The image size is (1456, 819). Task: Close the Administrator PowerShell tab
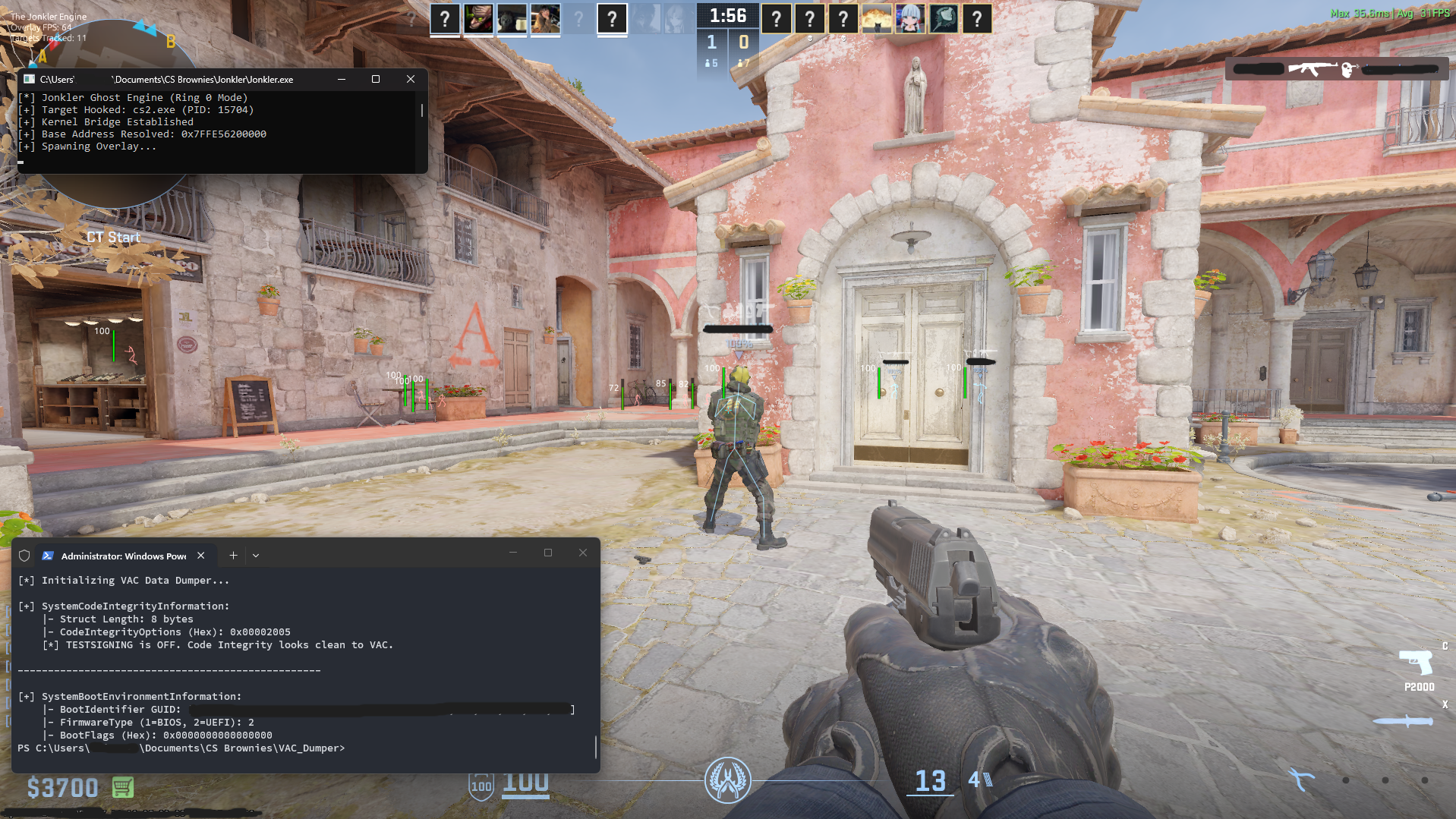click(201, 556)
